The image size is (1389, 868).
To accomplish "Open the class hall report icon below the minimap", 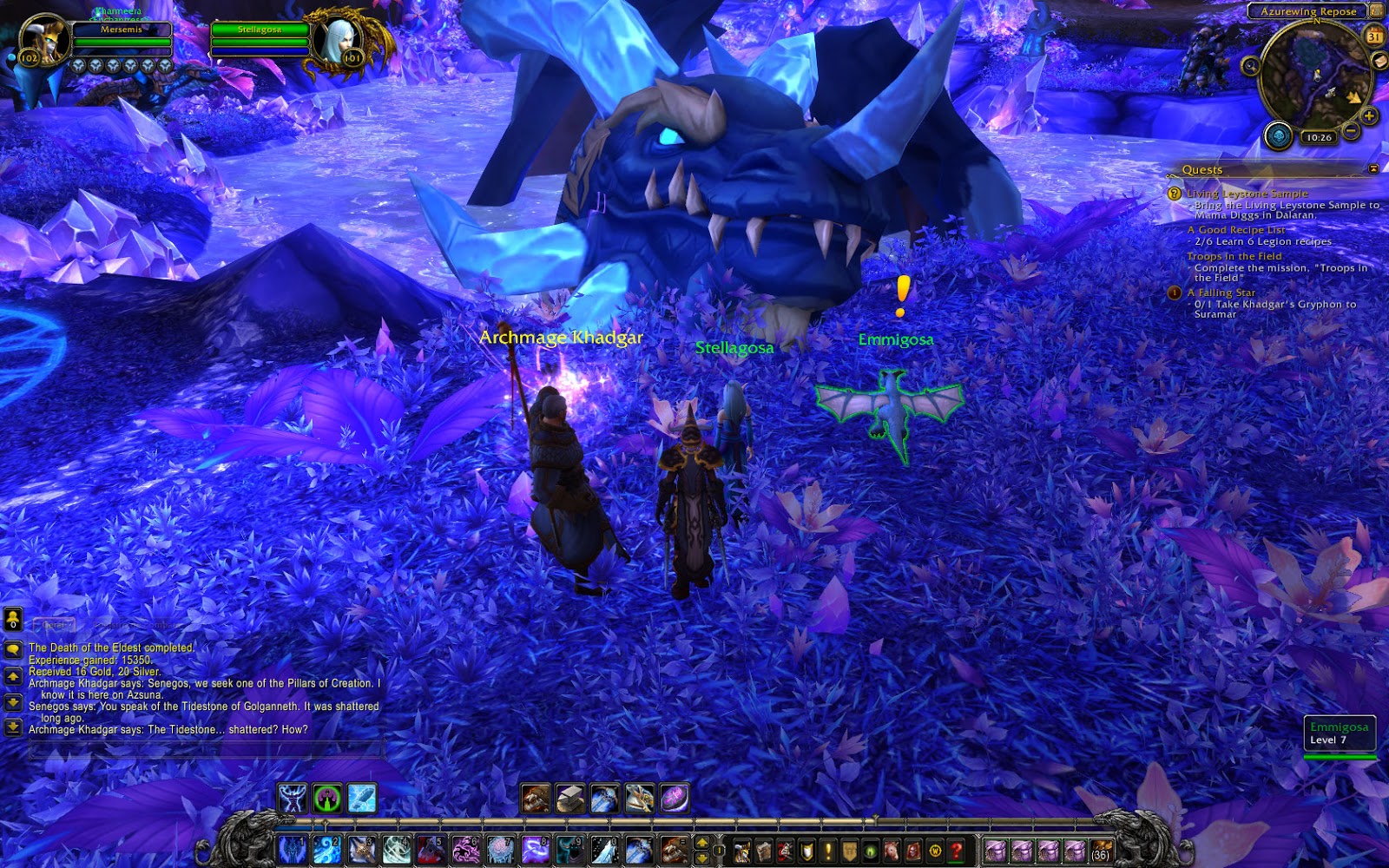I will click(x=1278, y=136).
